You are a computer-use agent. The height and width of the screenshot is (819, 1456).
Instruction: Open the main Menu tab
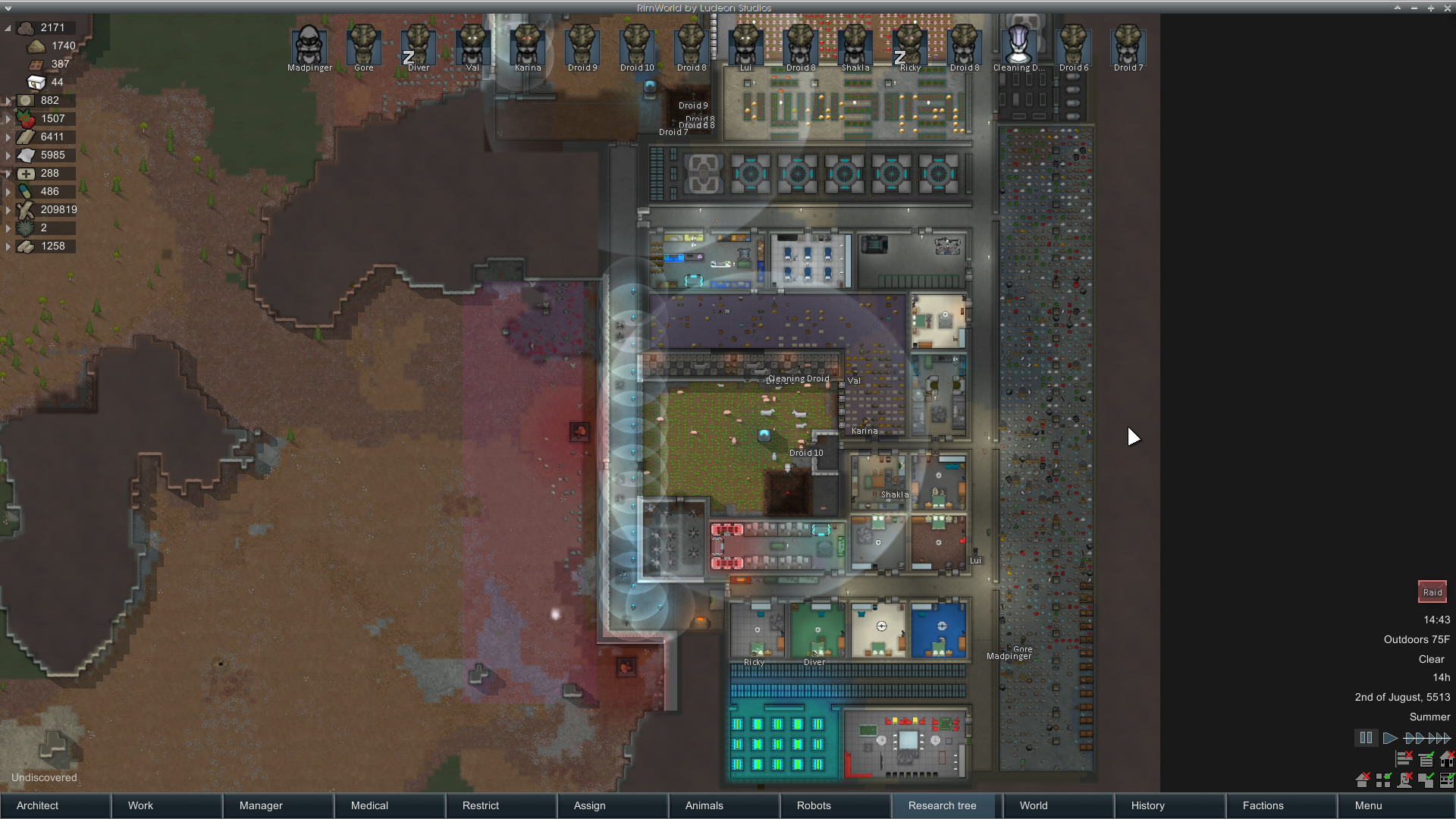(1394, 805)
